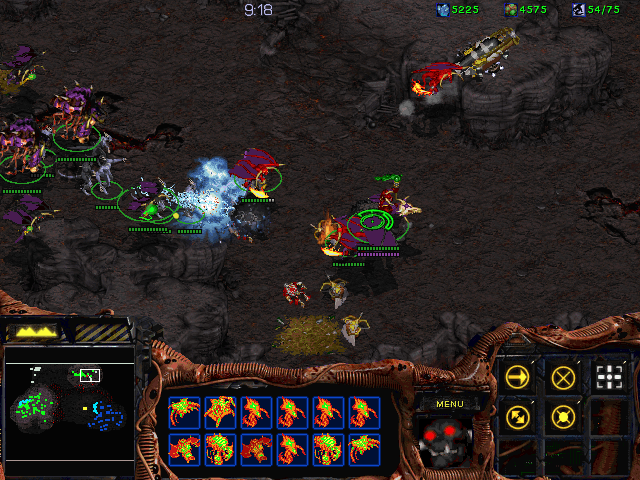The image size is (640, 480).
Task: Activate the Stop command
Action: 563,377
